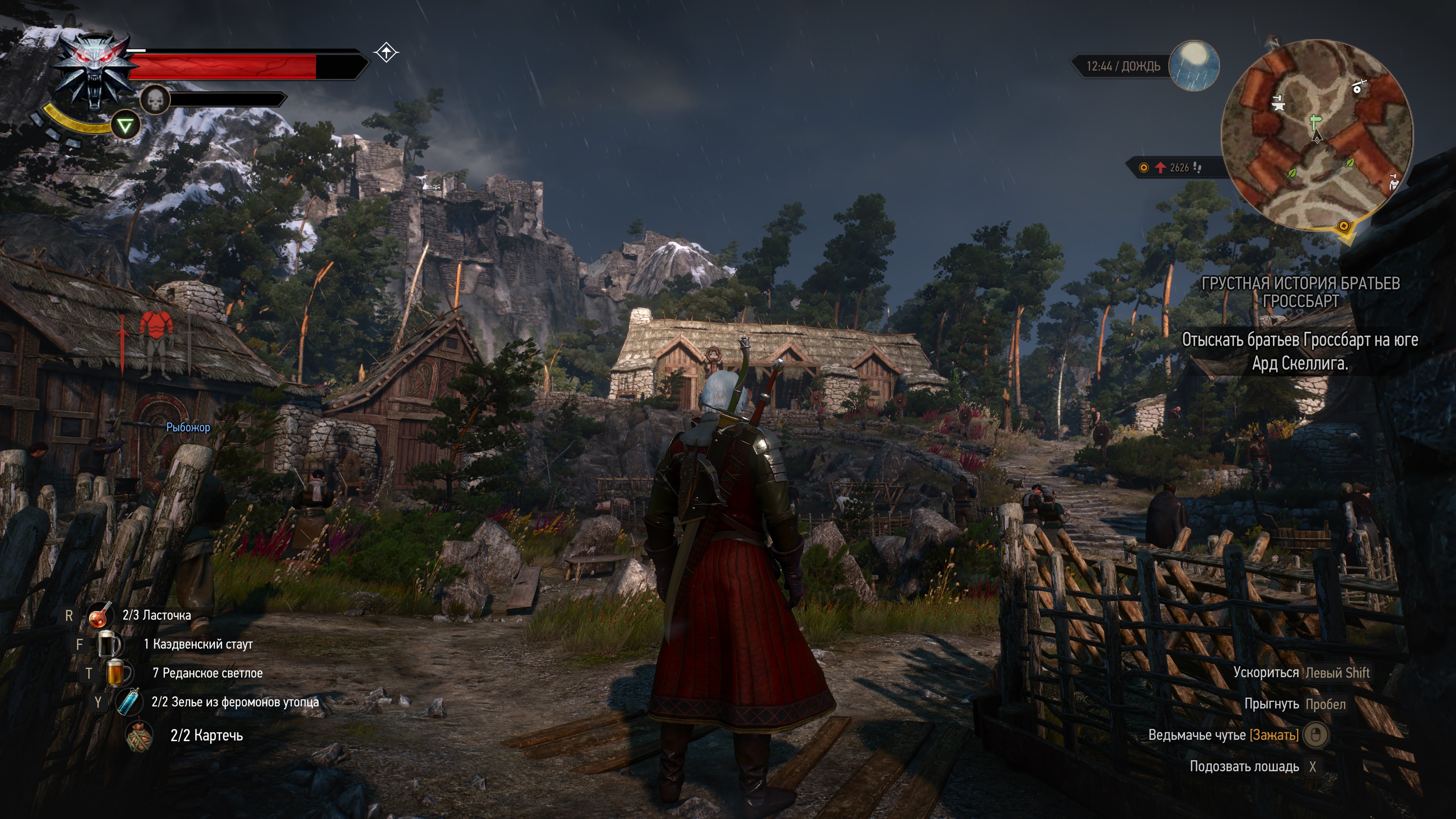Select the Swallow potion quick slot

pyautogui.click(x=99, y=615)
